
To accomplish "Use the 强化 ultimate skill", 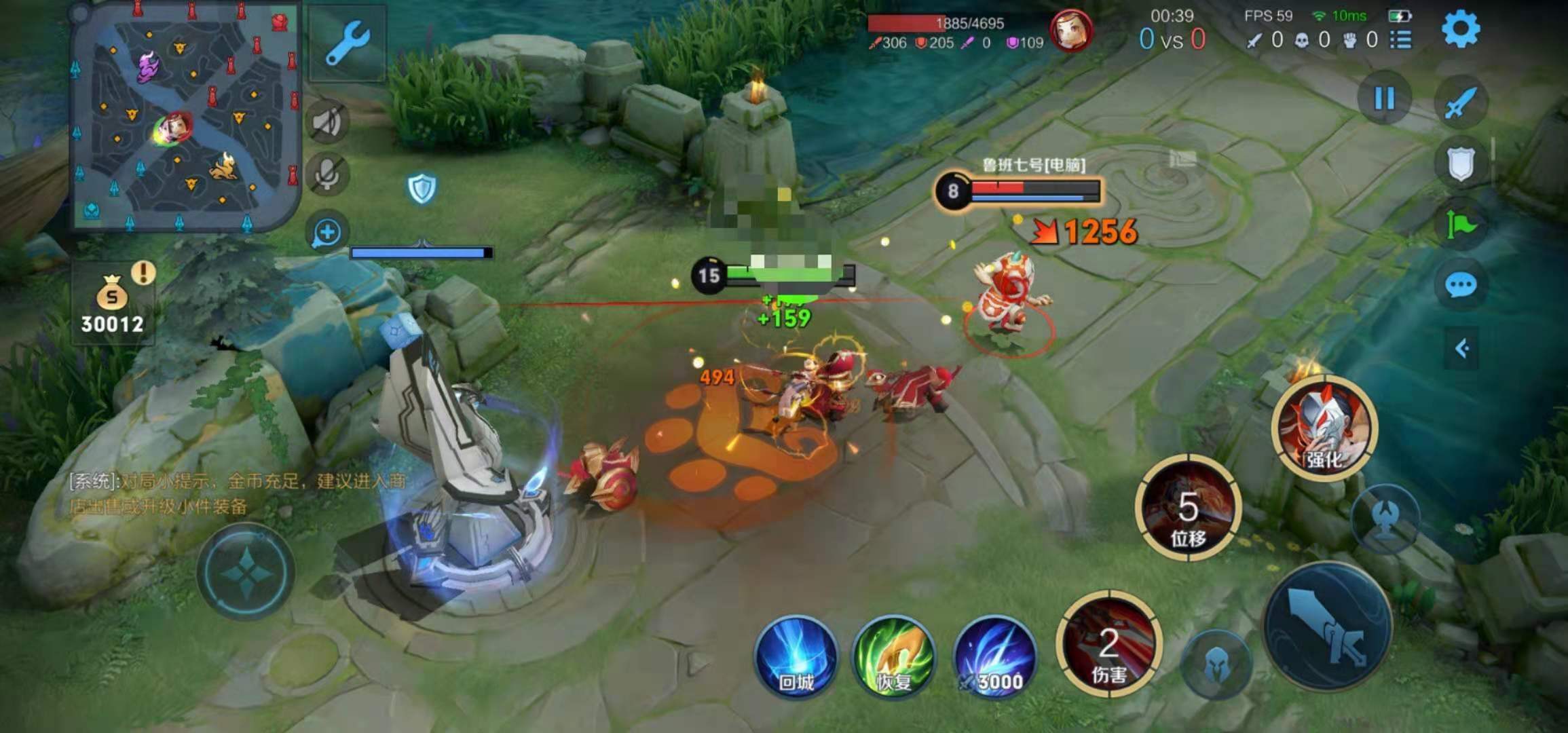I will click(1324, 428).
